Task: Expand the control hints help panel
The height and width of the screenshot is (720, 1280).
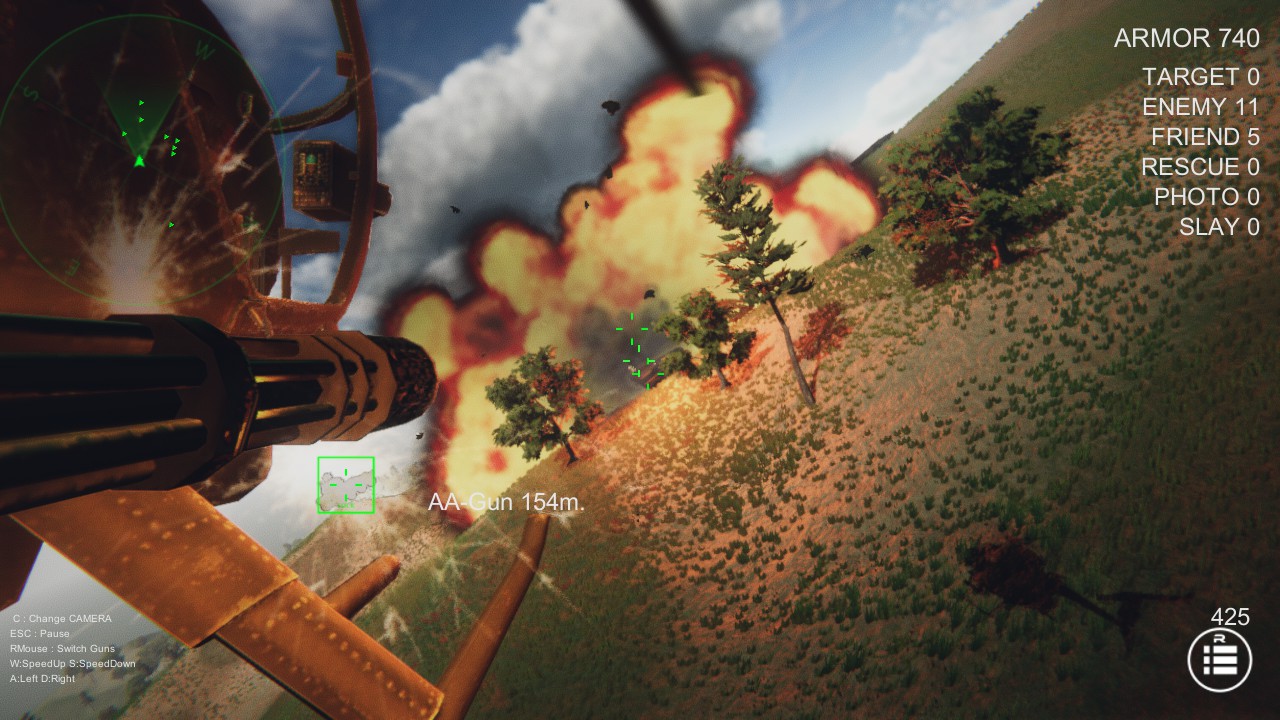Action: 65,647
